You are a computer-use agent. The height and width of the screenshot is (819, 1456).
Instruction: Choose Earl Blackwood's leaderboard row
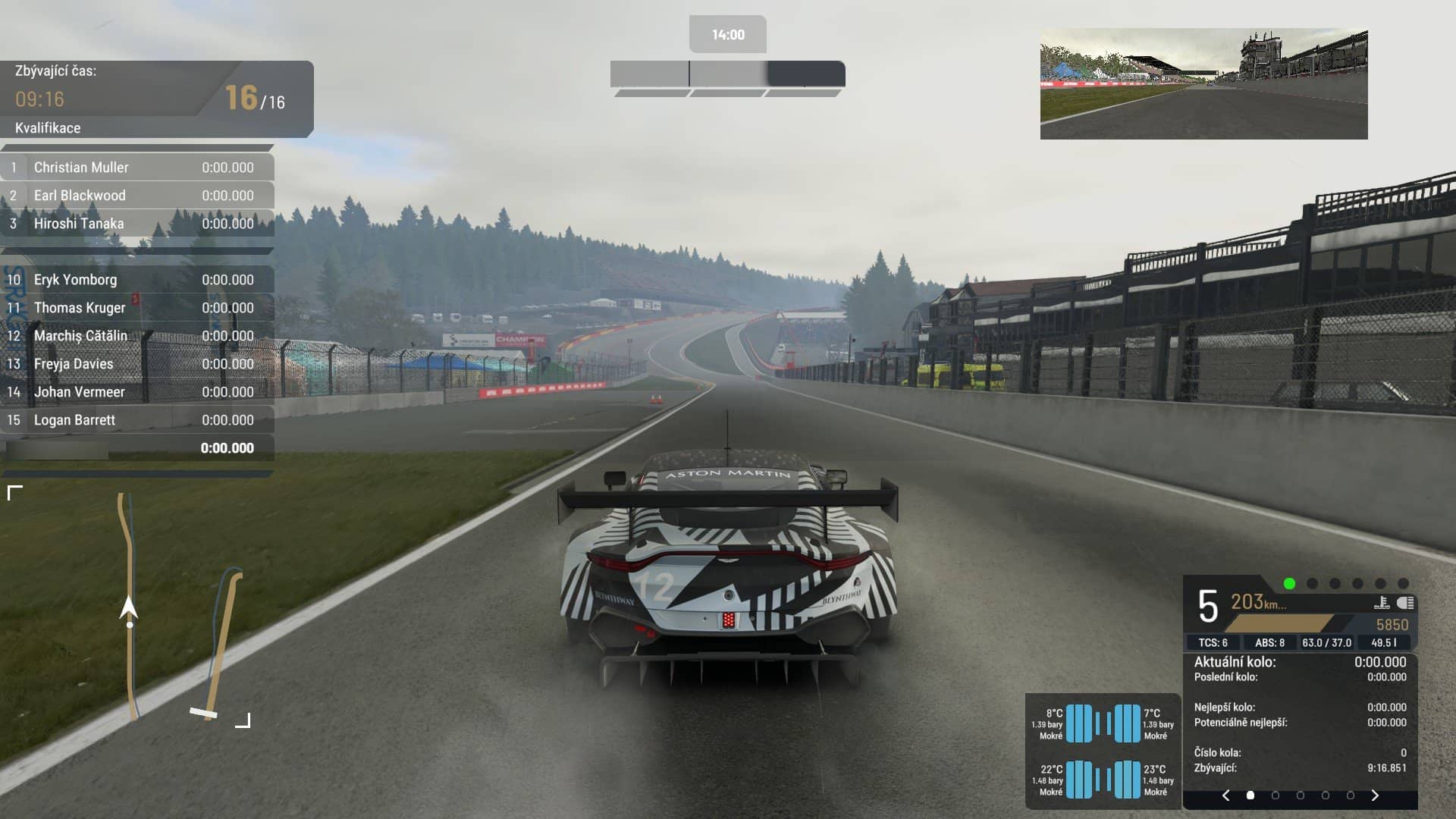(x=137, y=196)
